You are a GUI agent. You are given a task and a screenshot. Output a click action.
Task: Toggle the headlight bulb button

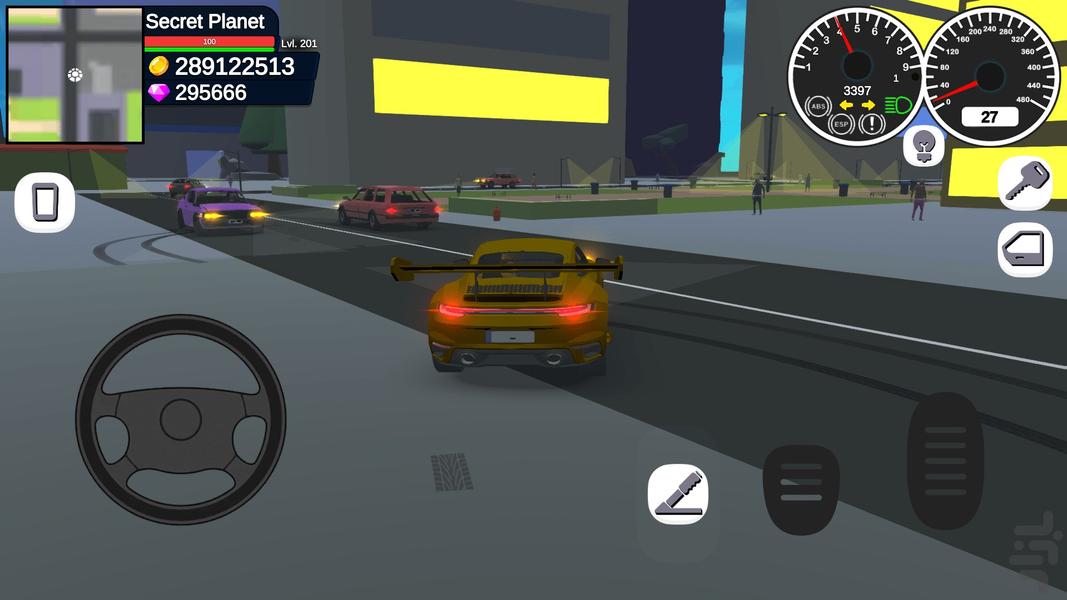pos(924,147)
